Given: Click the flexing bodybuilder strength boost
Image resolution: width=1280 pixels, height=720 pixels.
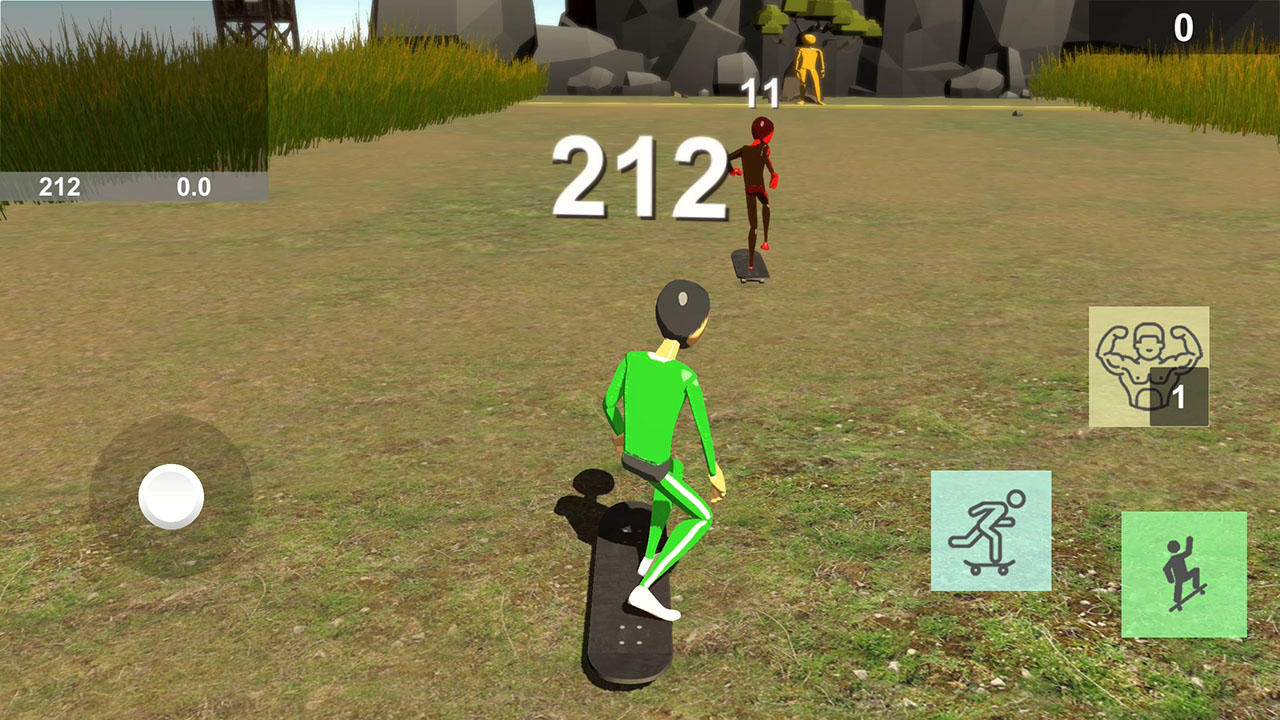Looking at the screenshot, I should click(1150, 365).
